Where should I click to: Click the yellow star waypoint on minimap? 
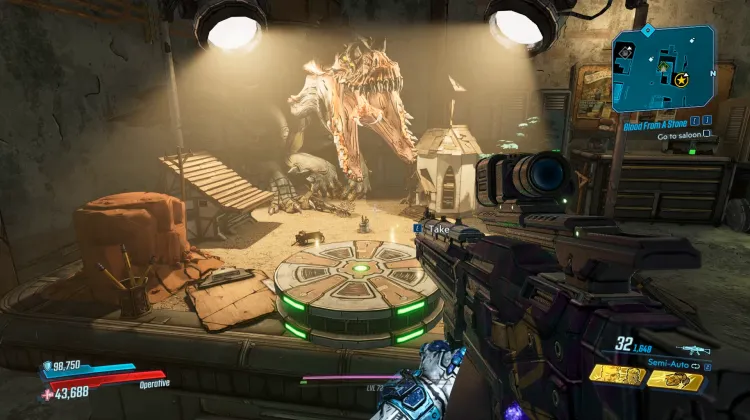tap(681, 79)
